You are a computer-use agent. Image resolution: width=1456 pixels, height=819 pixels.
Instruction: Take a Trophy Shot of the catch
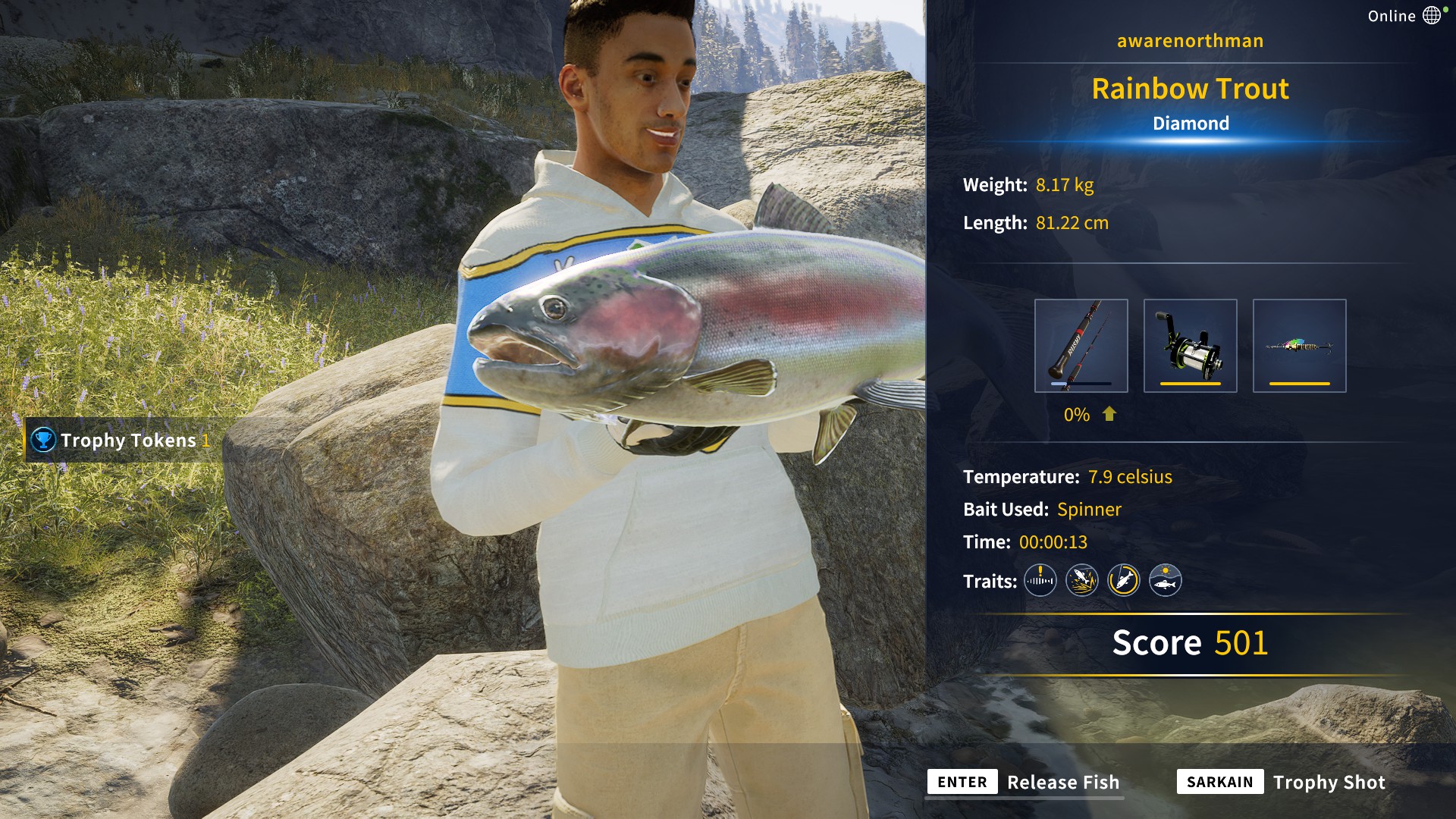pyautogui.click(x=1282, y=782)
